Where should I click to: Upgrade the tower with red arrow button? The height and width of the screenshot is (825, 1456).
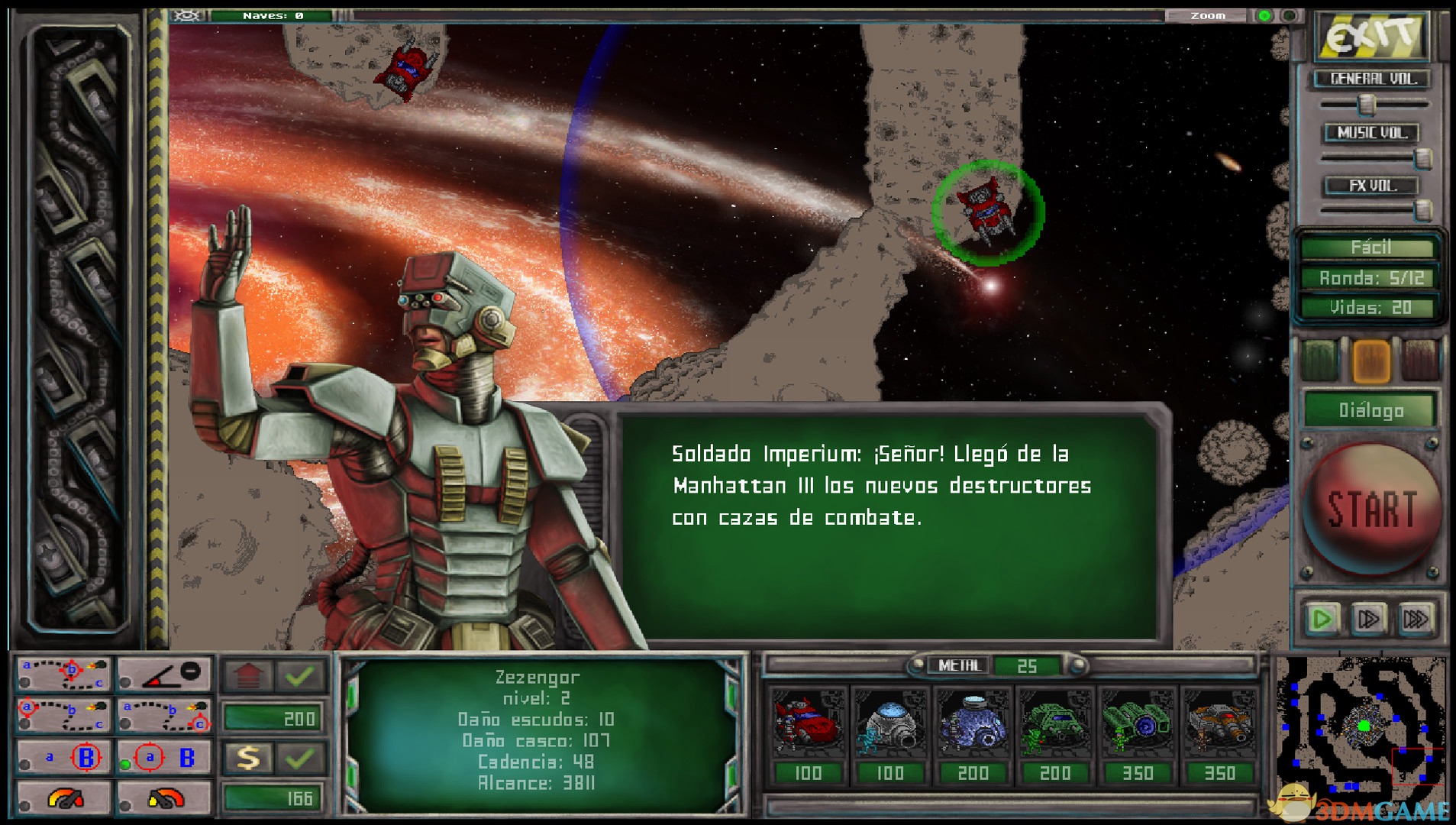coord(248,675)
